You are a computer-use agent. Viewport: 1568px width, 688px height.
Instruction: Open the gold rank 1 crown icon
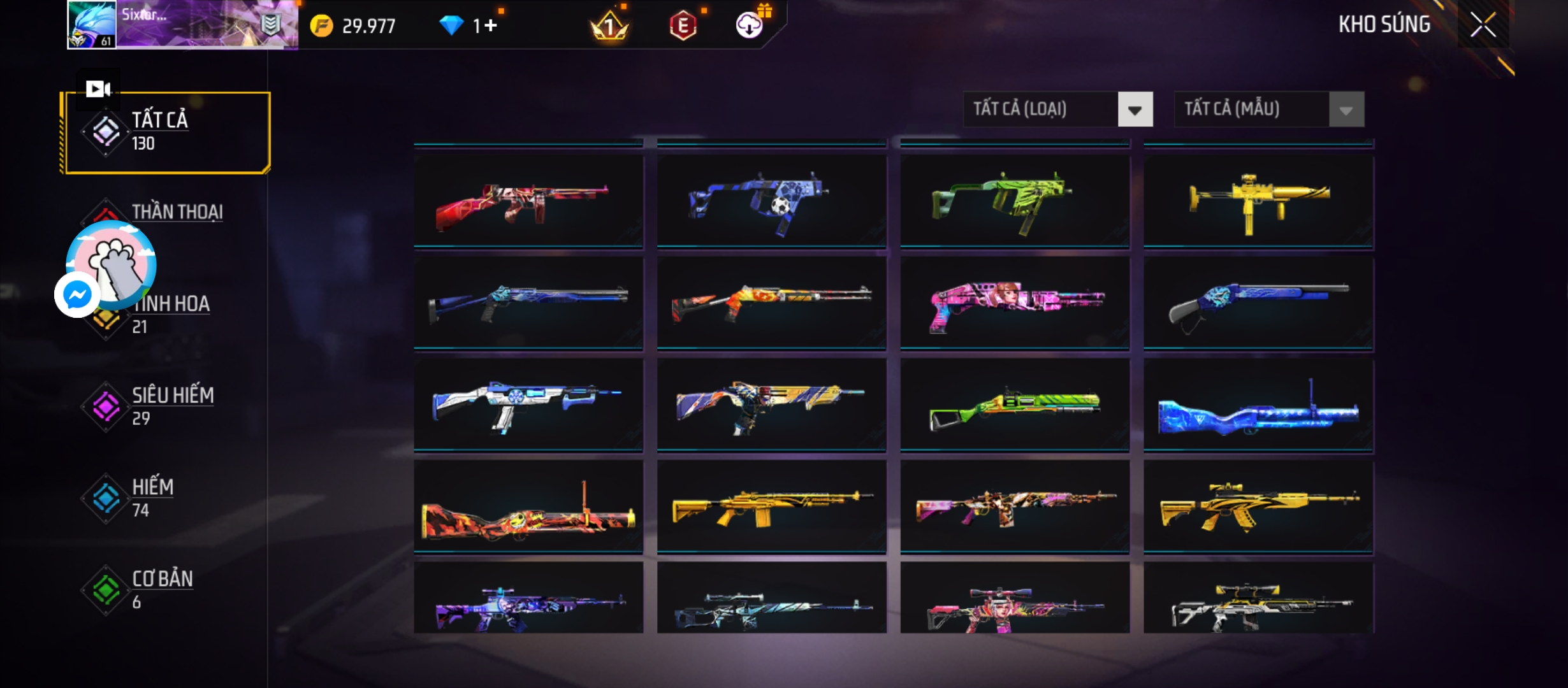(609, 25)
